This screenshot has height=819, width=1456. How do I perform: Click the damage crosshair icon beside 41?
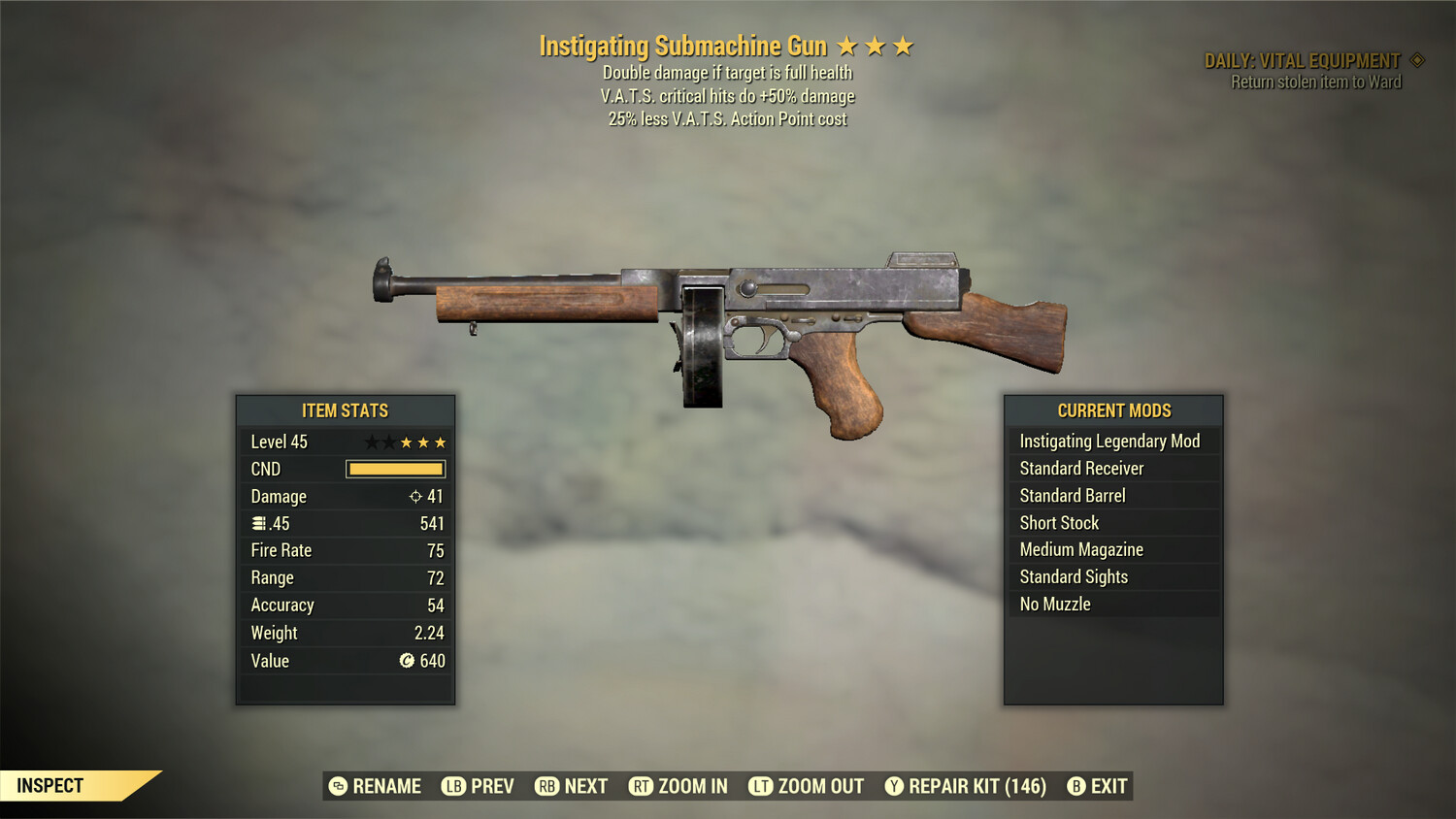(x=417, y=496)
